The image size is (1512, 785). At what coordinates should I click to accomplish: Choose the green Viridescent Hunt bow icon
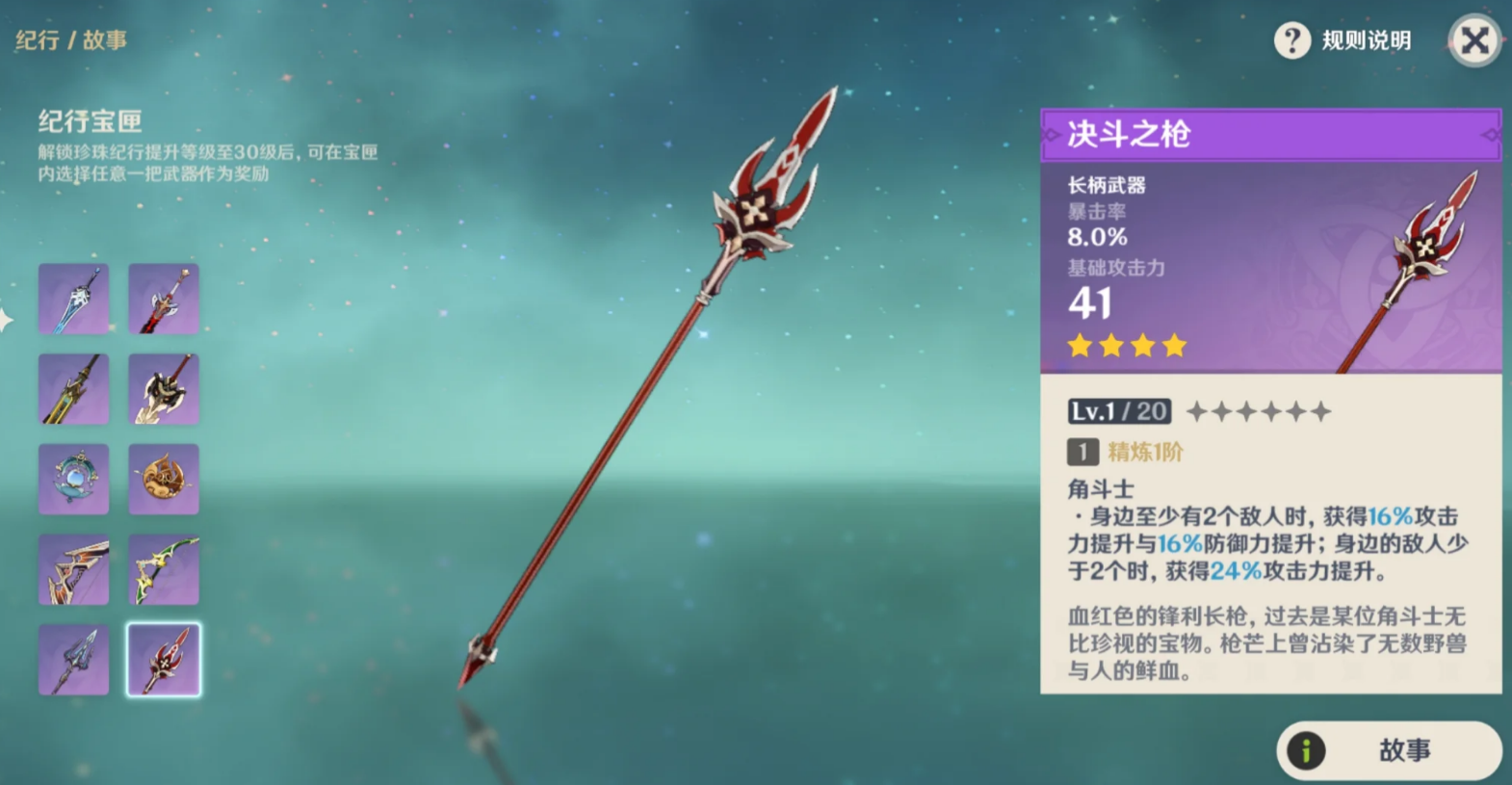[x=163, y=568]
